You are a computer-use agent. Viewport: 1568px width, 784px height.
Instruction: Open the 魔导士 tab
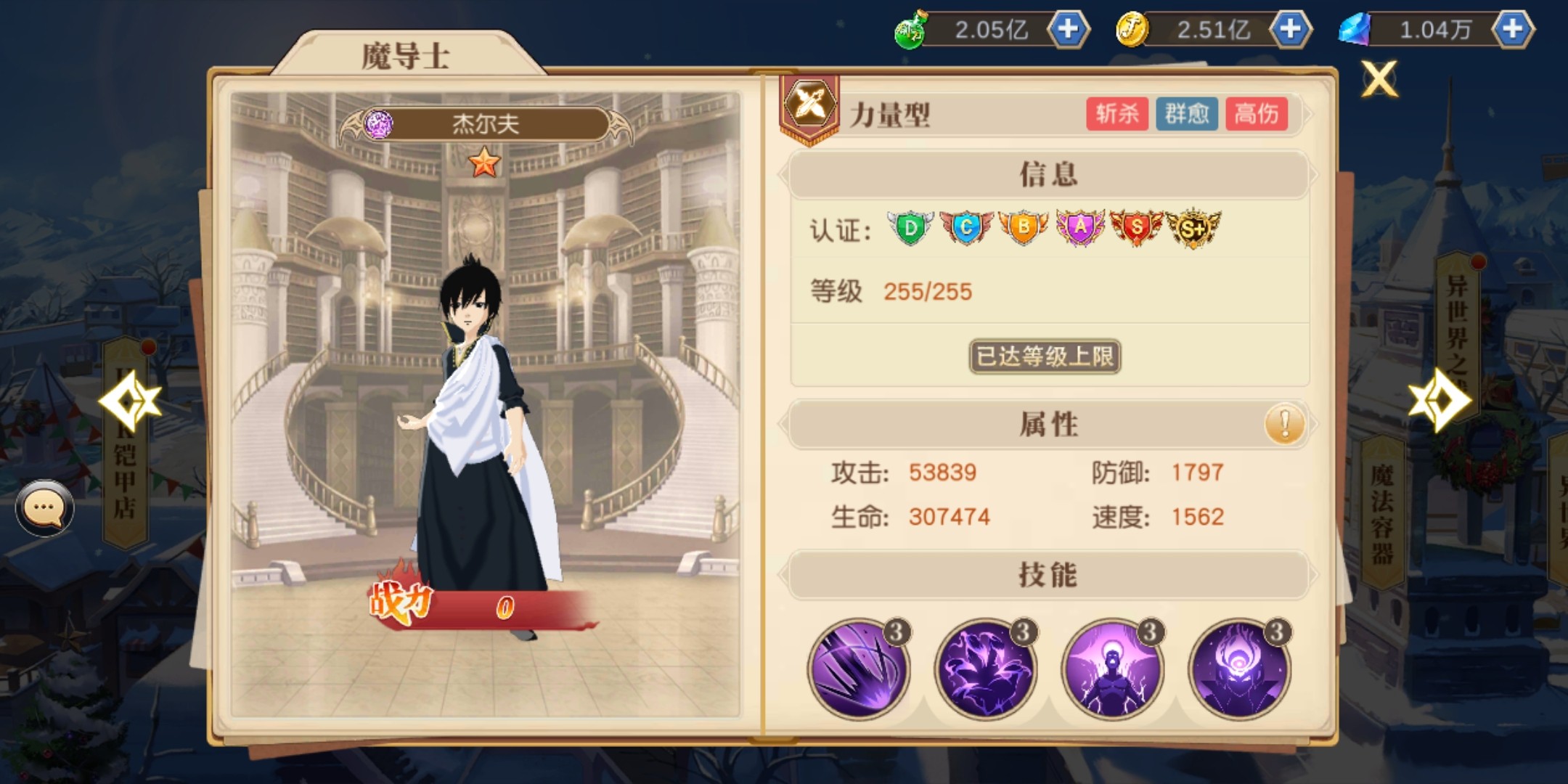click(x=406, y=55)
